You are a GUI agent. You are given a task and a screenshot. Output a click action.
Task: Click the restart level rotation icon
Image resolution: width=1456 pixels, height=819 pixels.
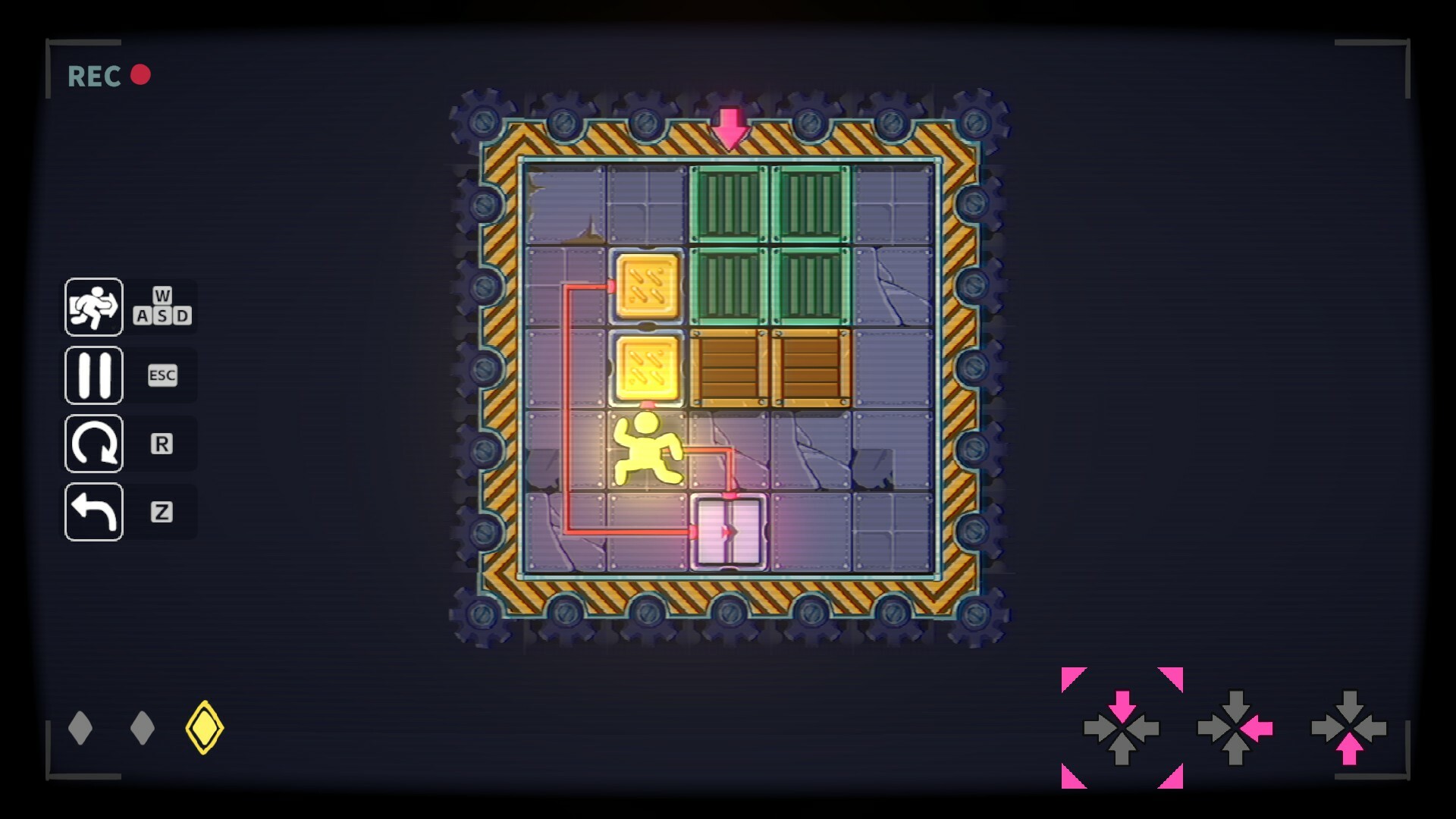tap(93, 443)
